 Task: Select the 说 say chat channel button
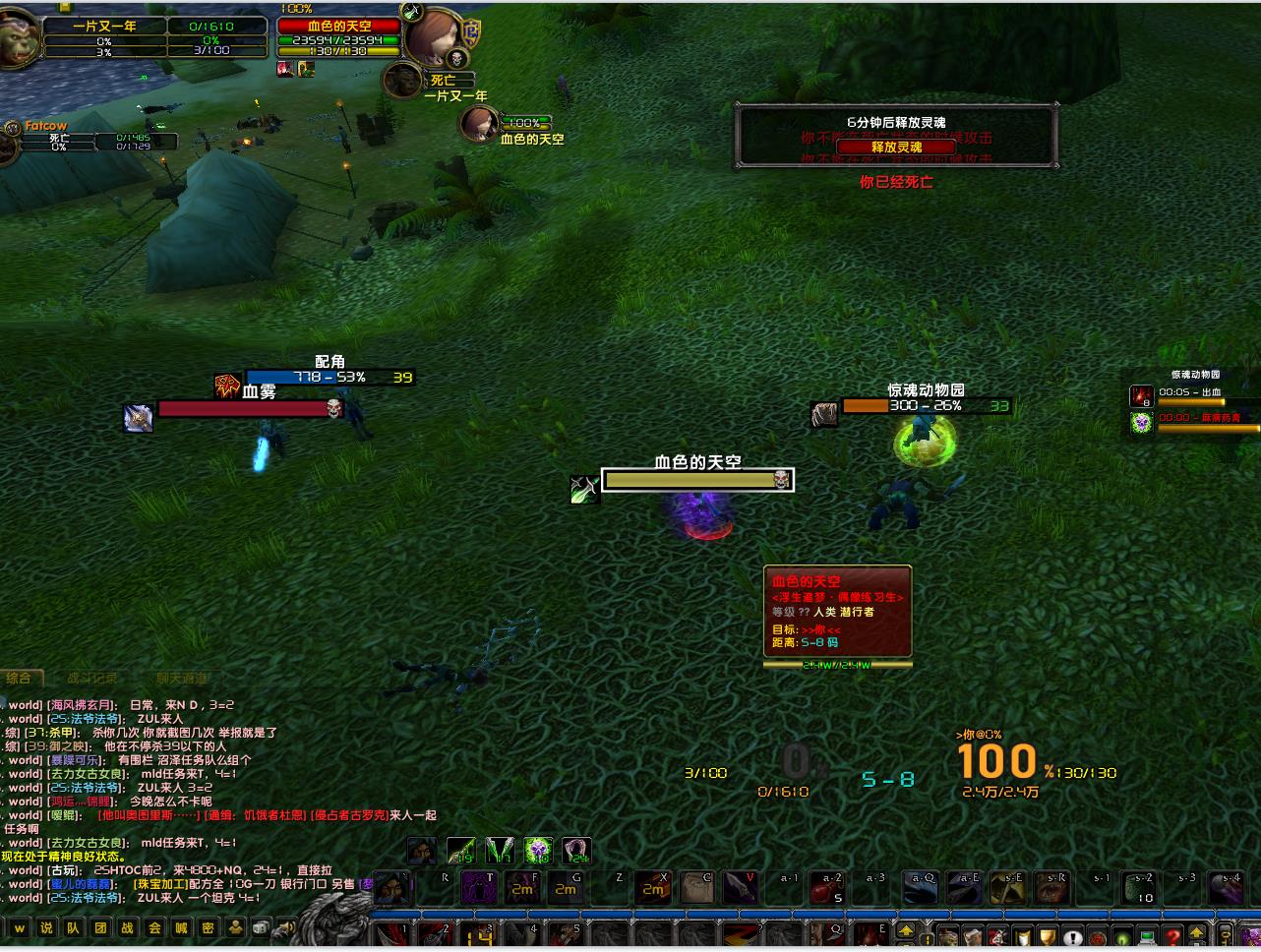point(46,927)
